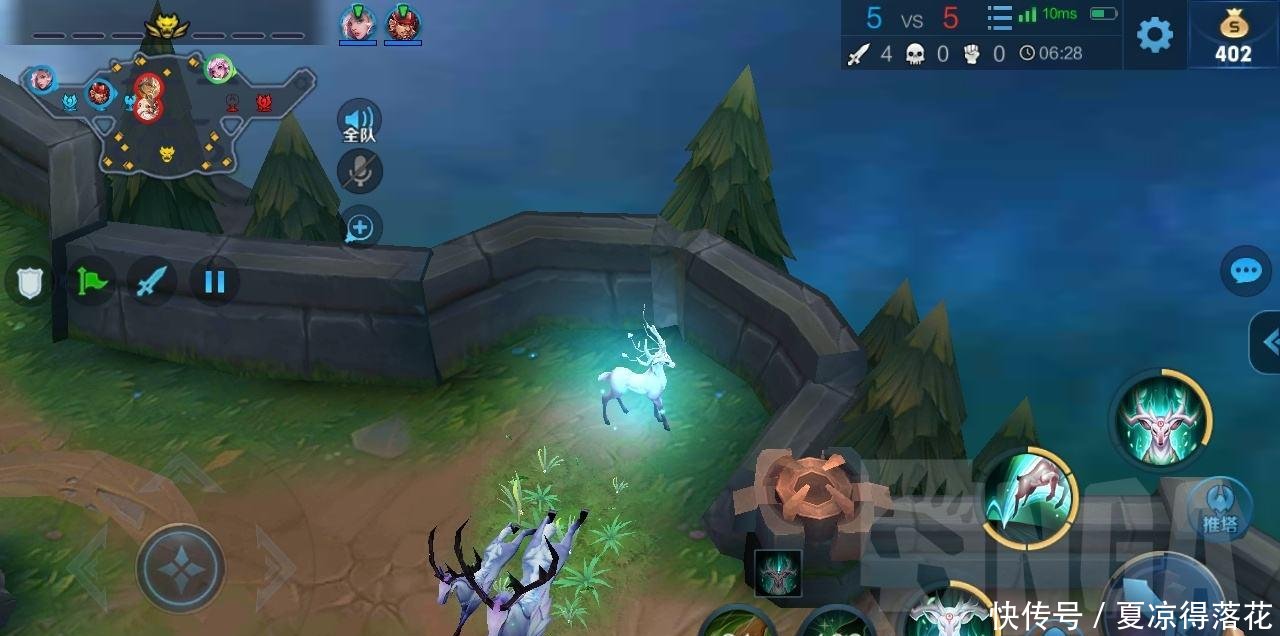Viewport: 1280px width, 636px height.
Task: Activate the leaping deer skill
Action: (1028, 496)
